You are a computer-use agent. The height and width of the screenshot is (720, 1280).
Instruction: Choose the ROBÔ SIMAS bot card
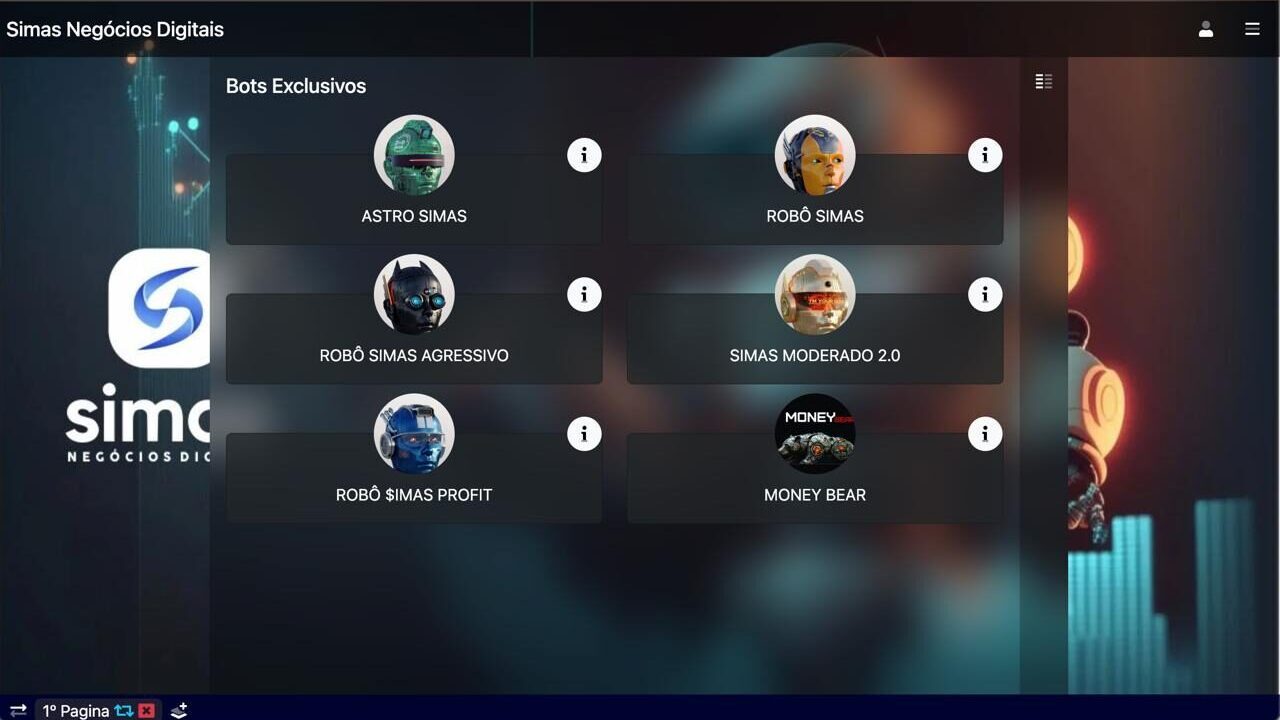pyautogui.click(x=814, y=215)
